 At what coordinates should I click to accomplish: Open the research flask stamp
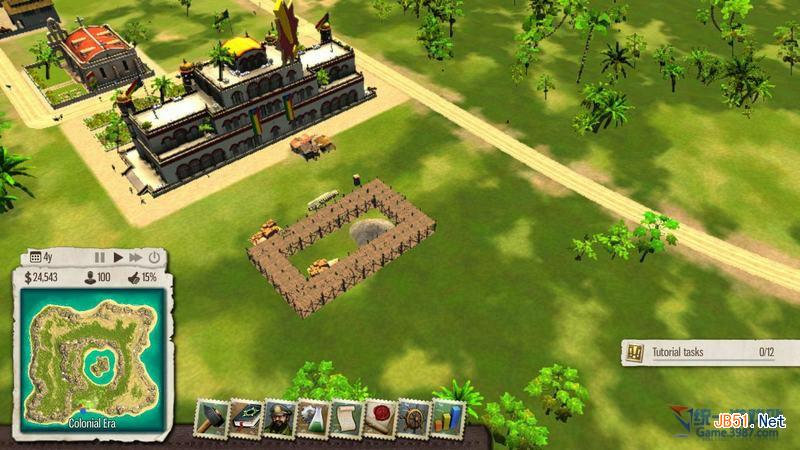[312, 418]
